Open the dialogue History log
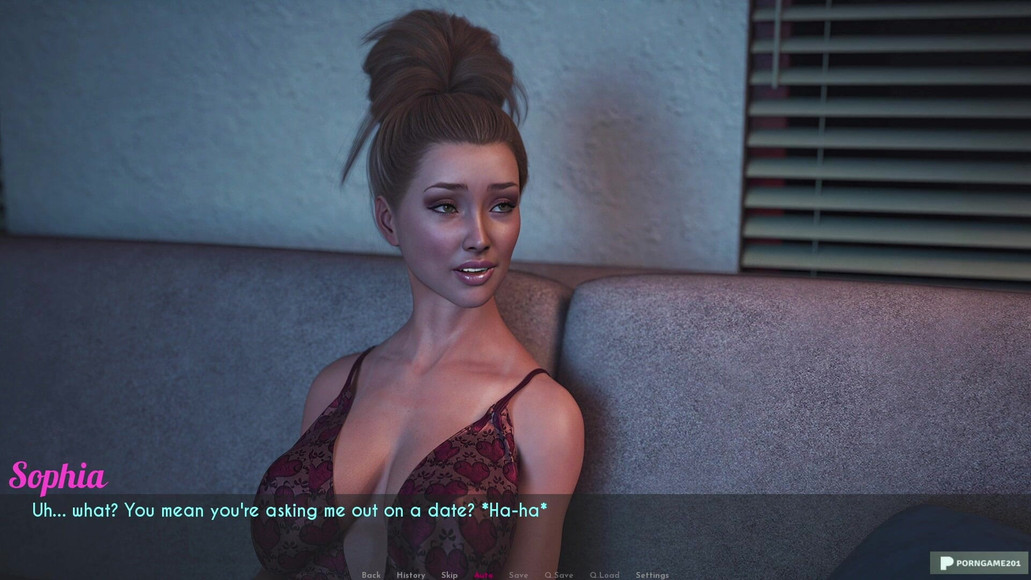This screenshot has height=580, width=1031. click(x=410, y=575)
